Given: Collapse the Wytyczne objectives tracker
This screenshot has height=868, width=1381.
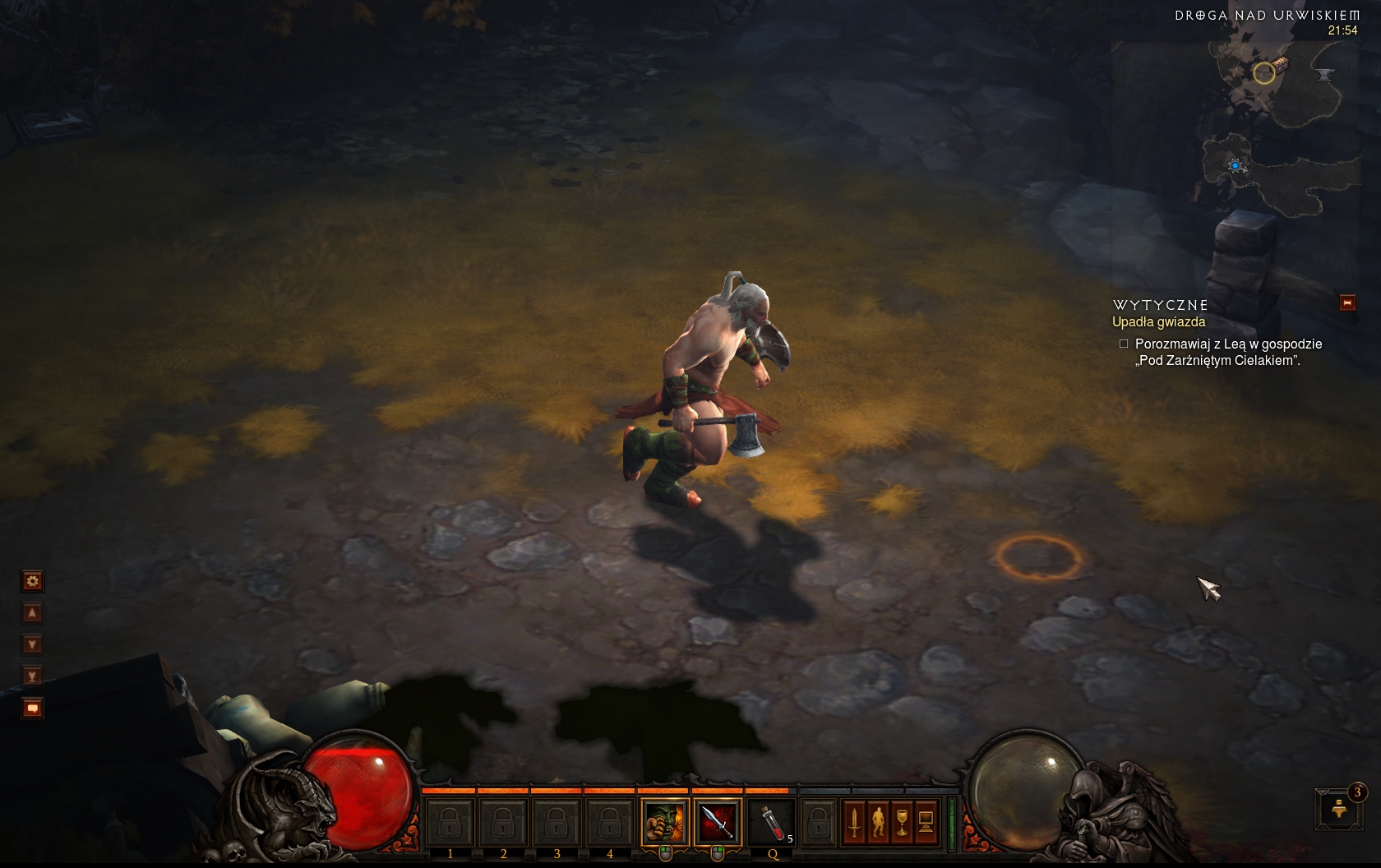Looking at the screenshot, I should click(x=1347, y=303).
